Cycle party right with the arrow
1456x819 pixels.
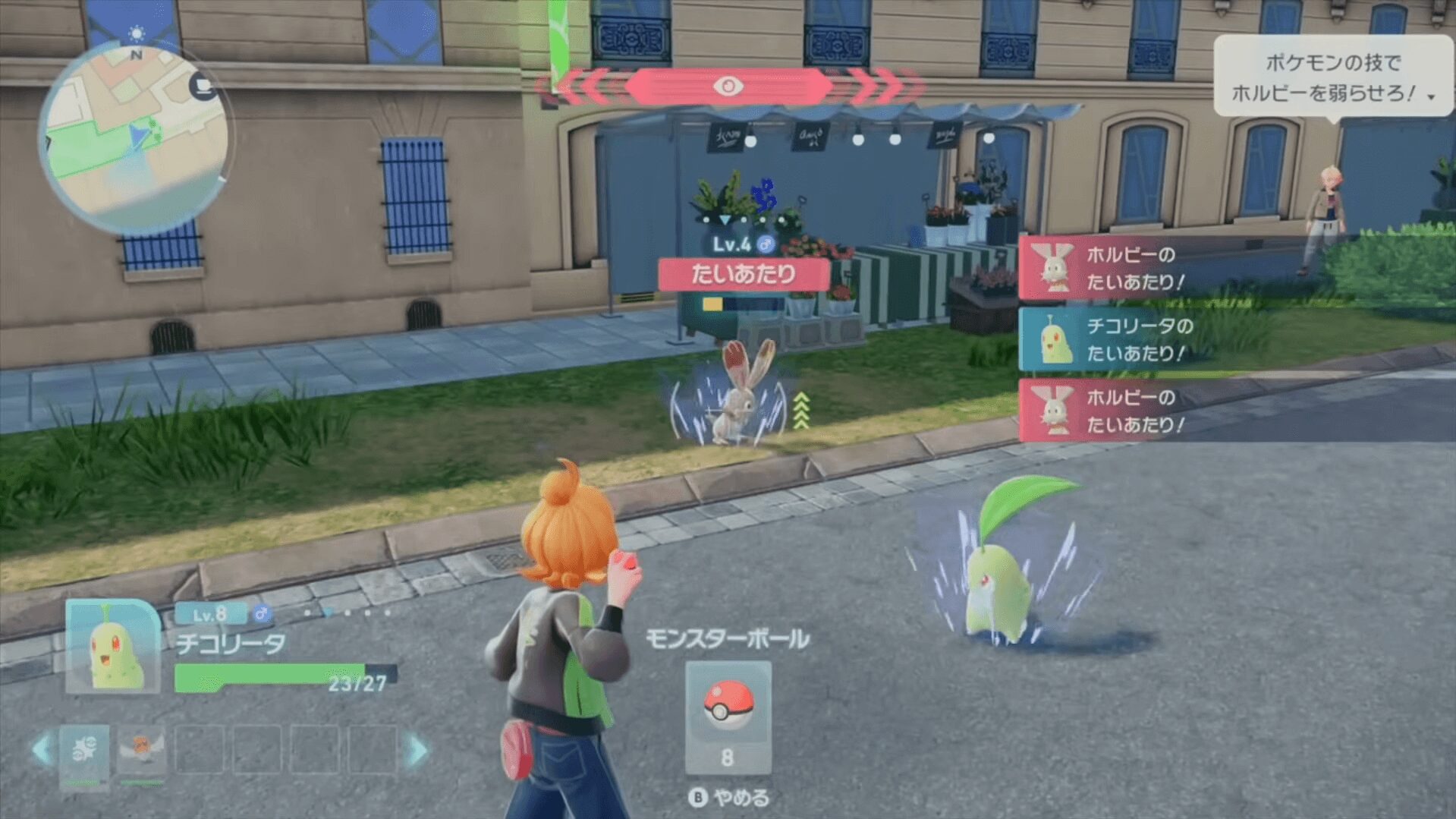[x=418, y=750]
